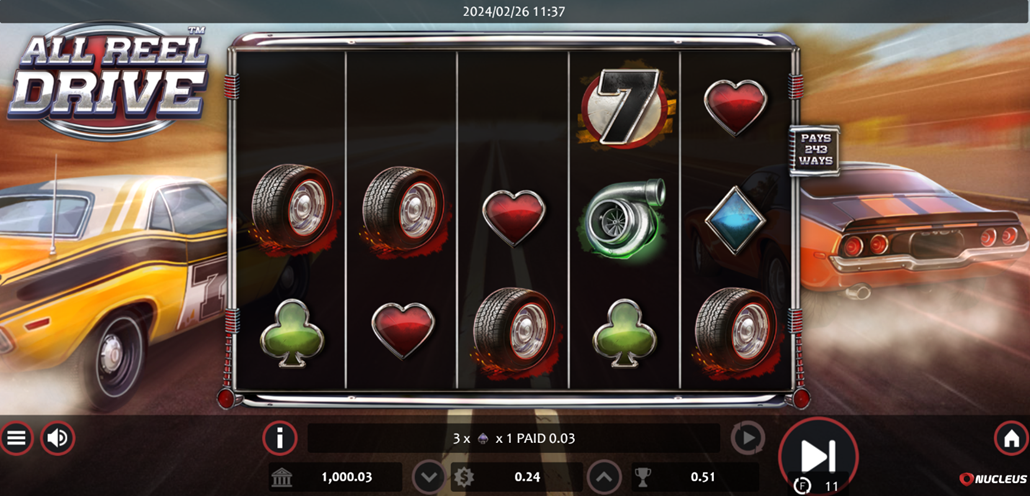Click the large spin button
This screenshot has height=496, width=1030.
coord(817,455)
